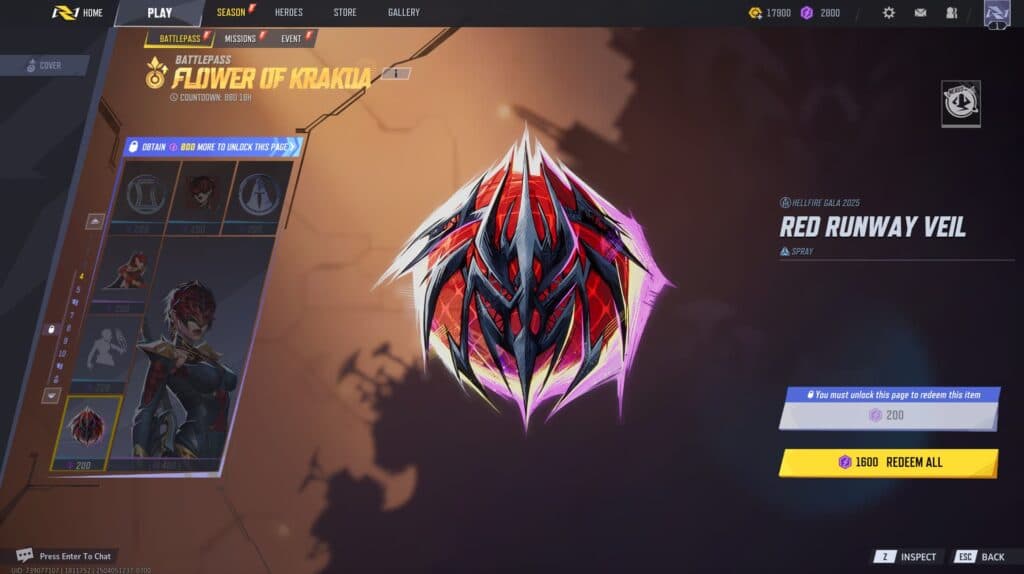Click the locked 200 redeem button

tap(888, 415)
